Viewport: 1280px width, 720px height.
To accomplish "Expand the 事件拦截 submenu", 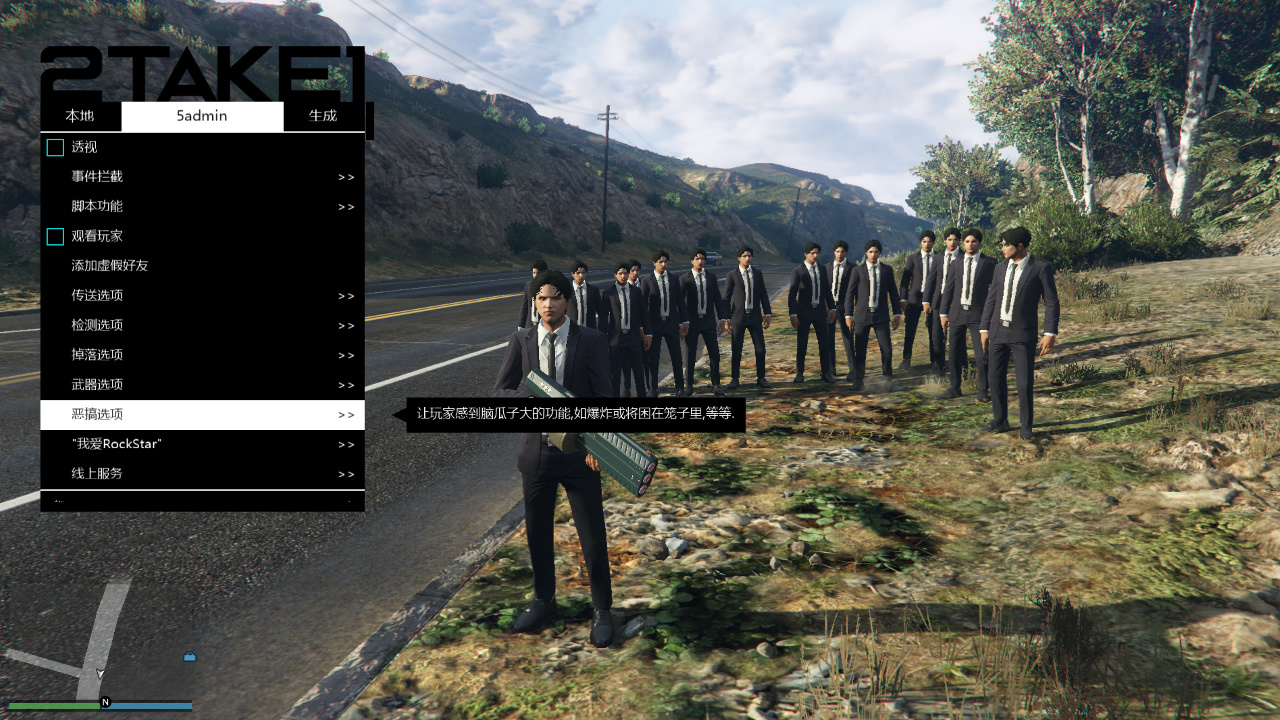I will [200, 176].
